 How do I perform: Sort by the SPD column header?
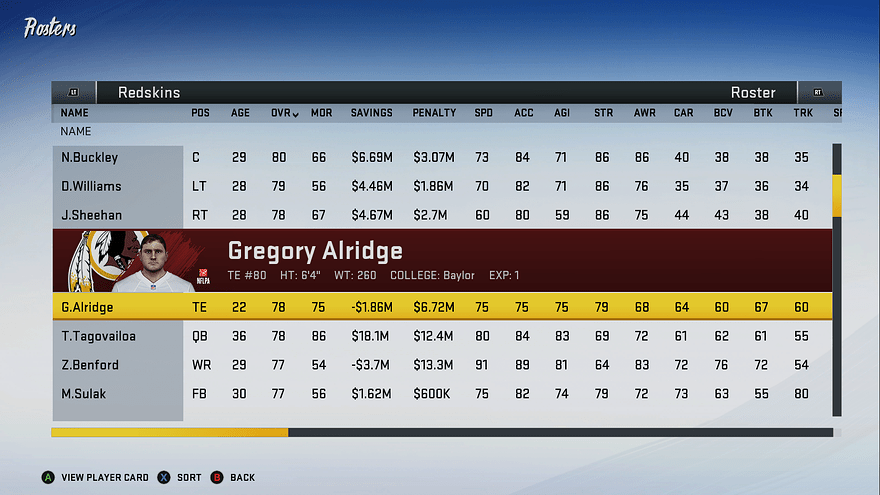pos(483,113)
